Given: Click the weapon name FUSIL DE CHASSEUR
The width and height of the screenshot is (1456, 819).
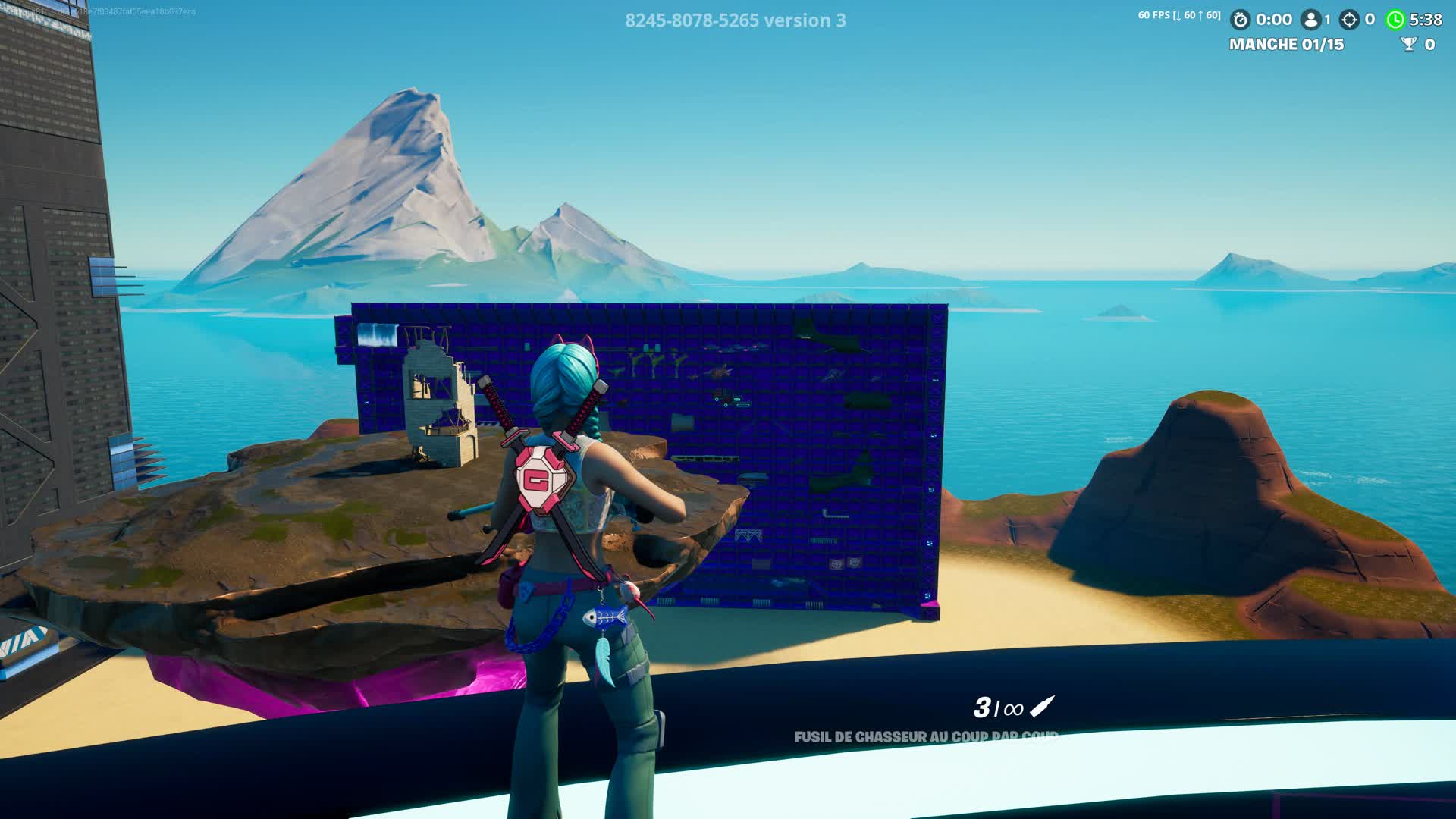Looking at the screenshot, I should tap(927, 736).
